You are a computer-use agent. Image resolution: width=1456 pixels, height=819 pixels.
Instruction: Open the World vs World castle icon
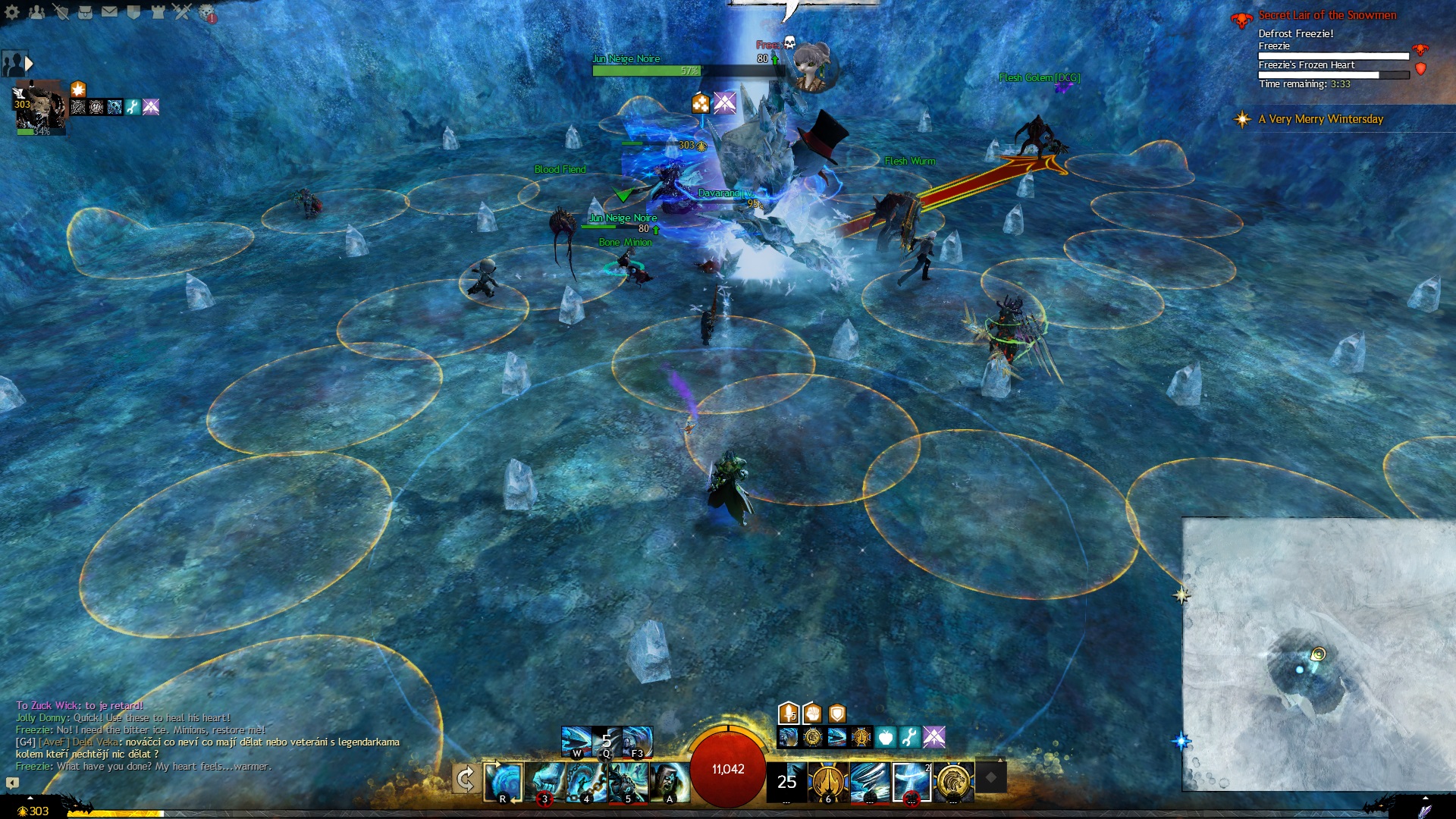158,11
